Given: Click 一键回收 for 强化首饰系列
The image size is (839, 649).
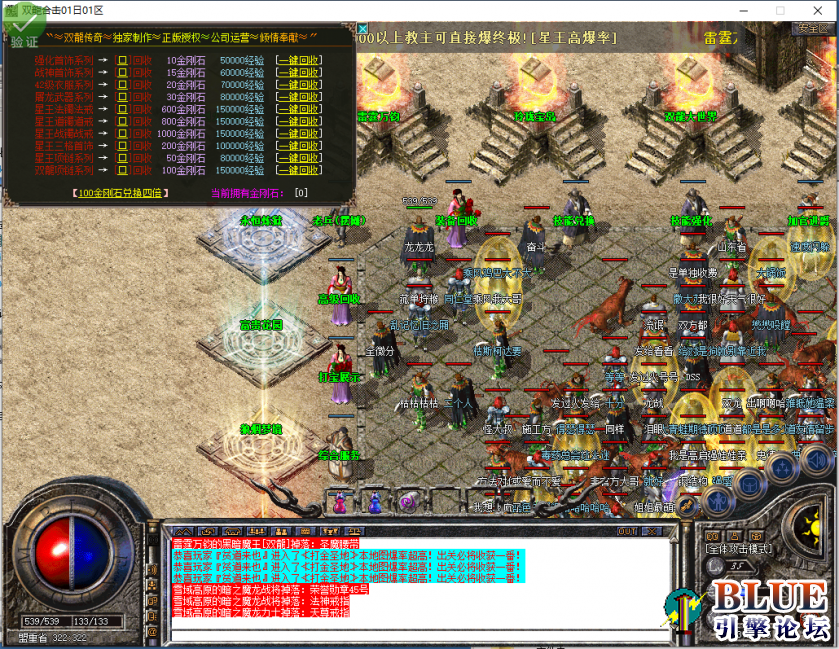Looking at the screenshot, I should 299,61.
